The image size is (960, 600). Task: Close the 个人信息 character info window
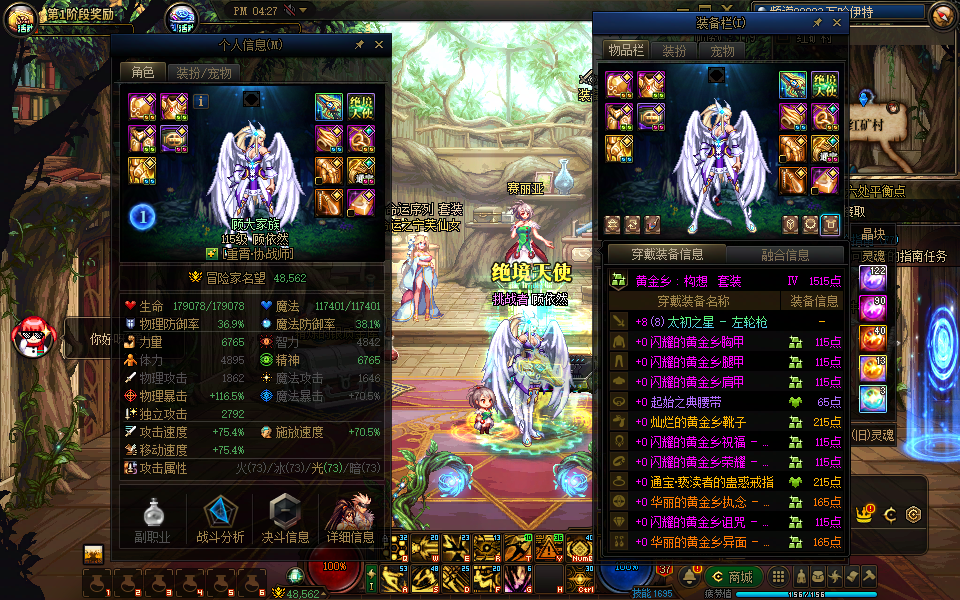point(379,45)
